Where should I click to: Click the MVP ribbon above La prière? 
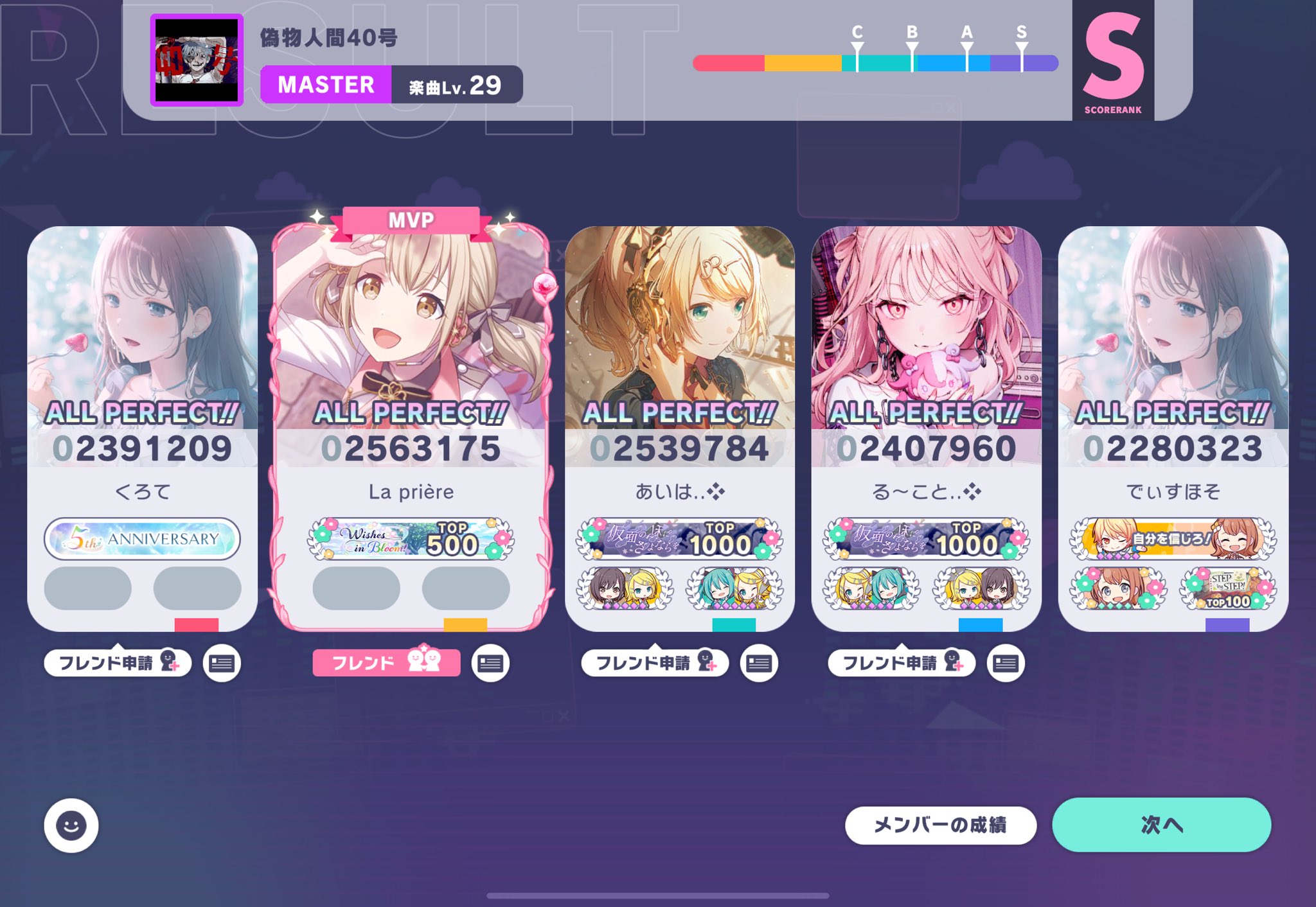410,218
